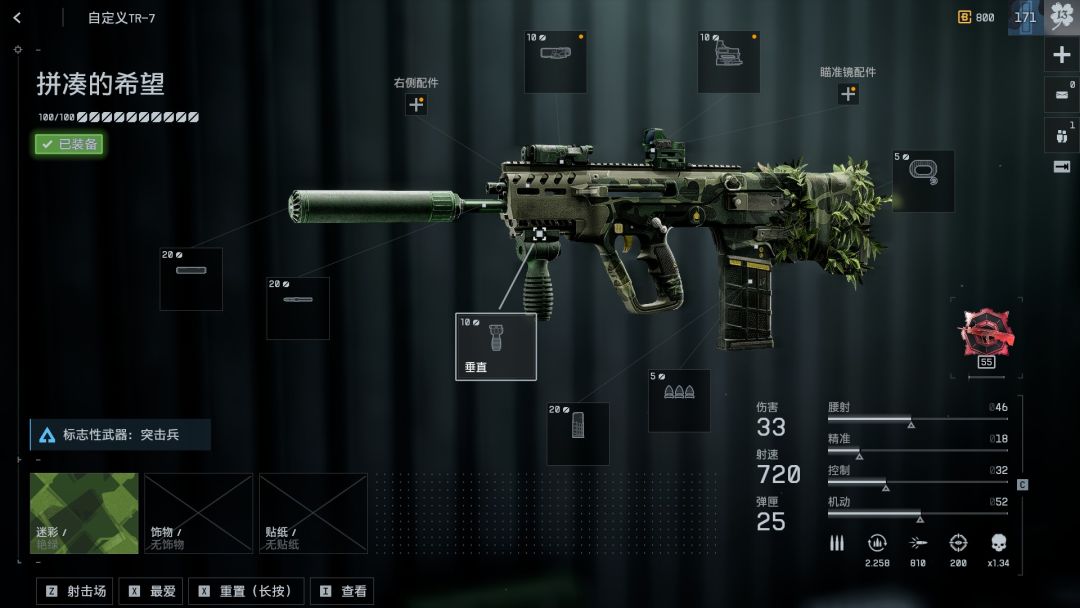Click the 已装备 equipped button

[x=69, y=144]
